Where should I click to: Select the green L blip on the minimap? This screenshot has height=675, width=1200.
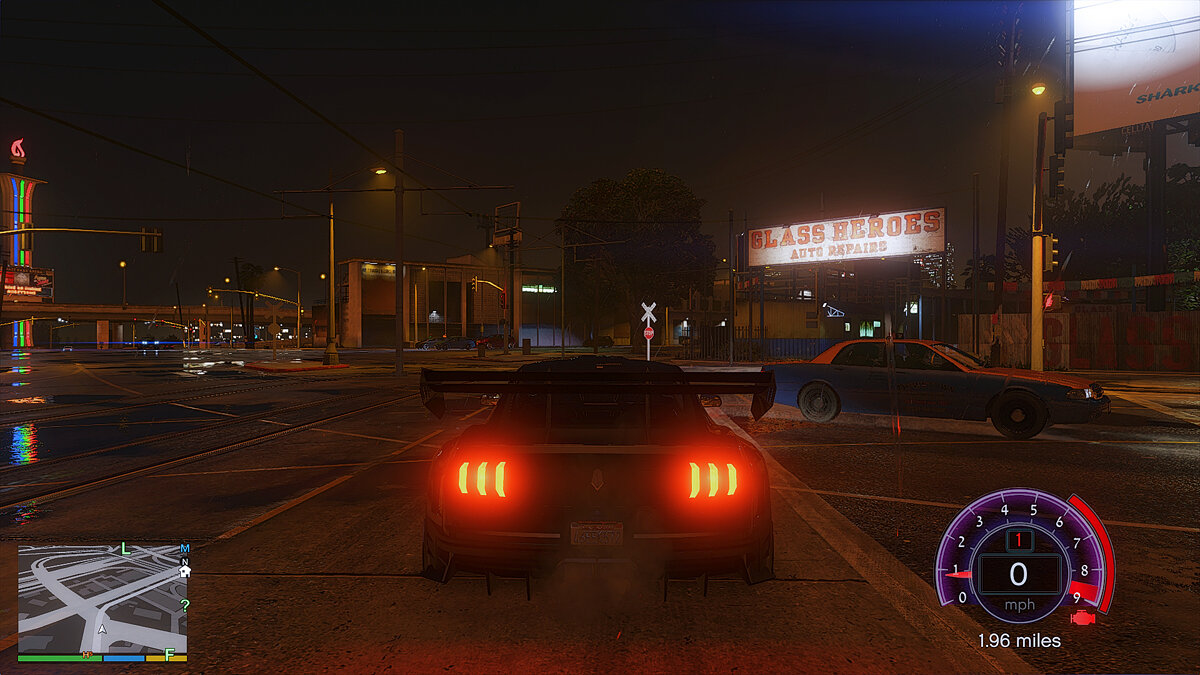point(125,548)
